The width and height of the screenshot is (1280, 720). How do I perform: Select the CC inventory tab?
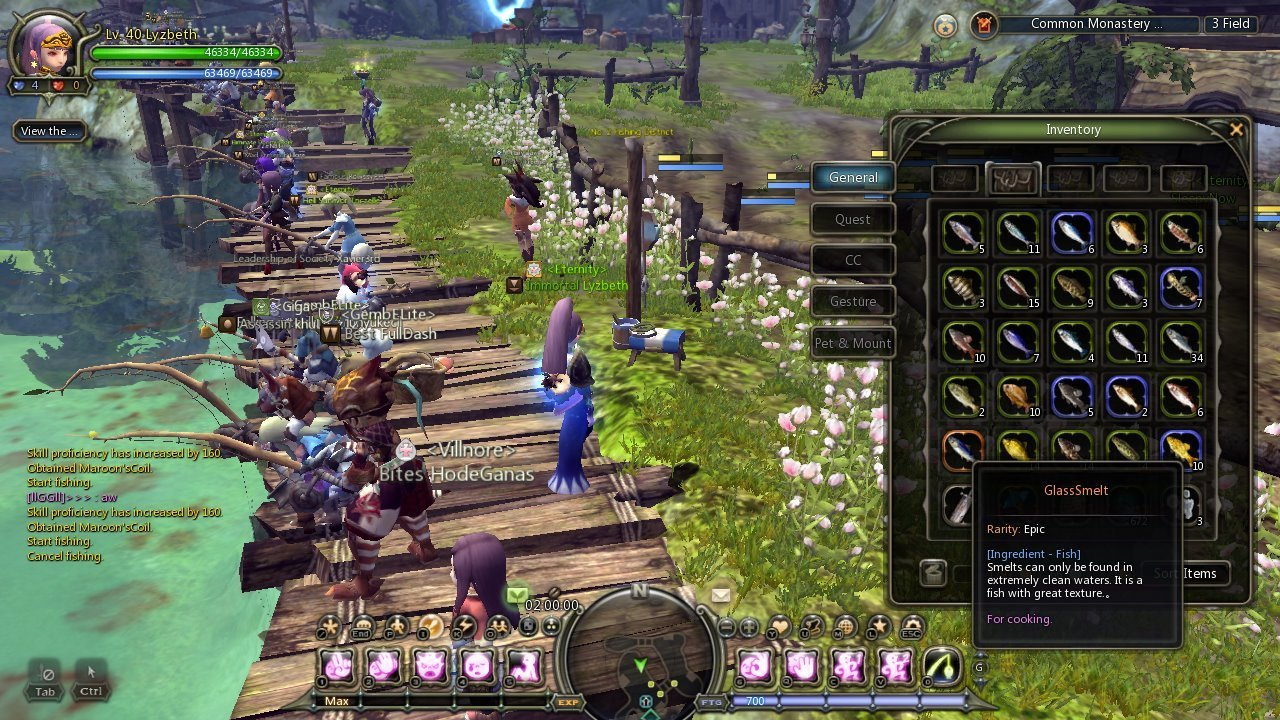pos(853,260)
